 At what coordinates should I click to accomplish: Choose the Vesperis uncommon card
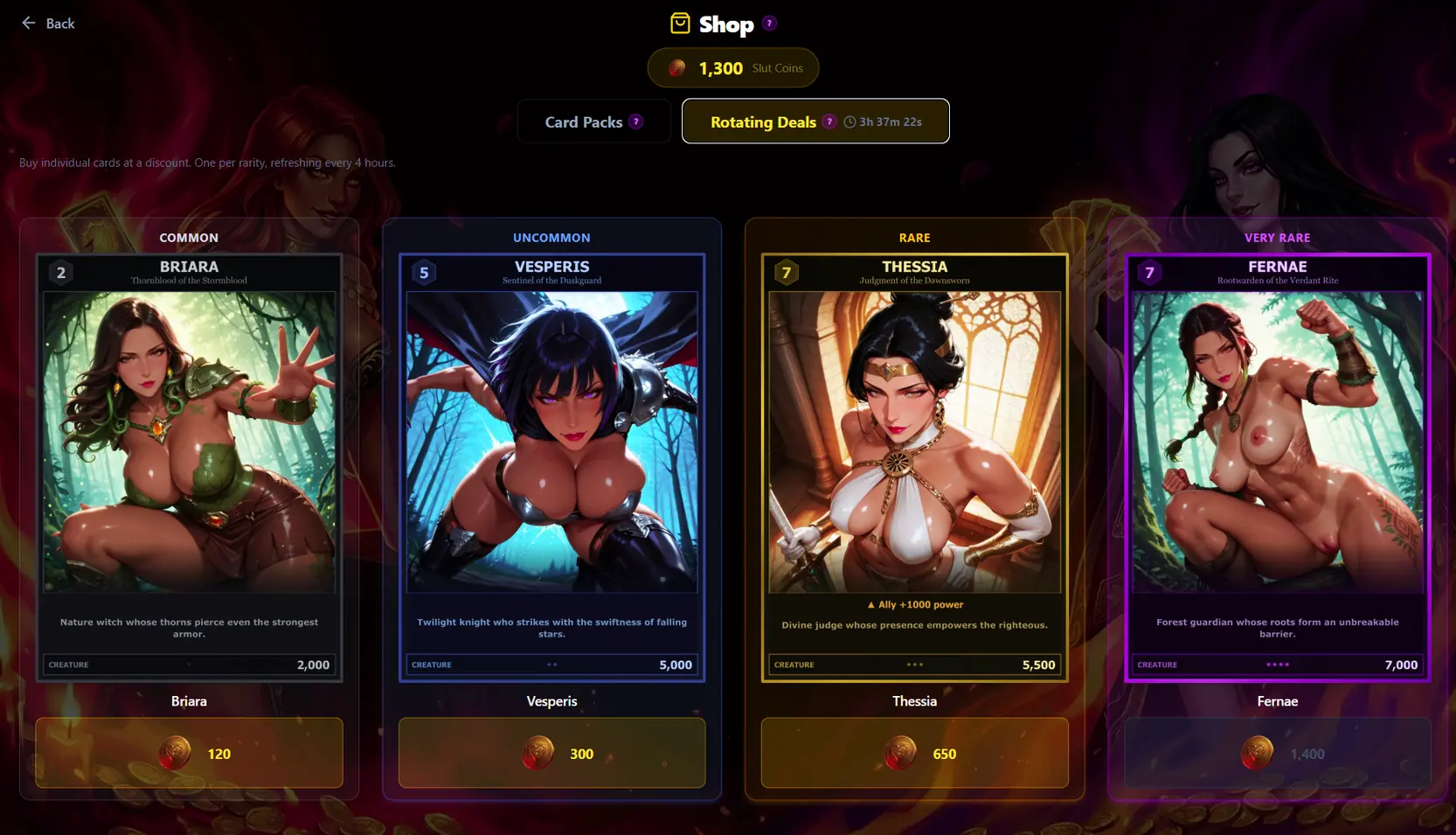coord(551,467)
